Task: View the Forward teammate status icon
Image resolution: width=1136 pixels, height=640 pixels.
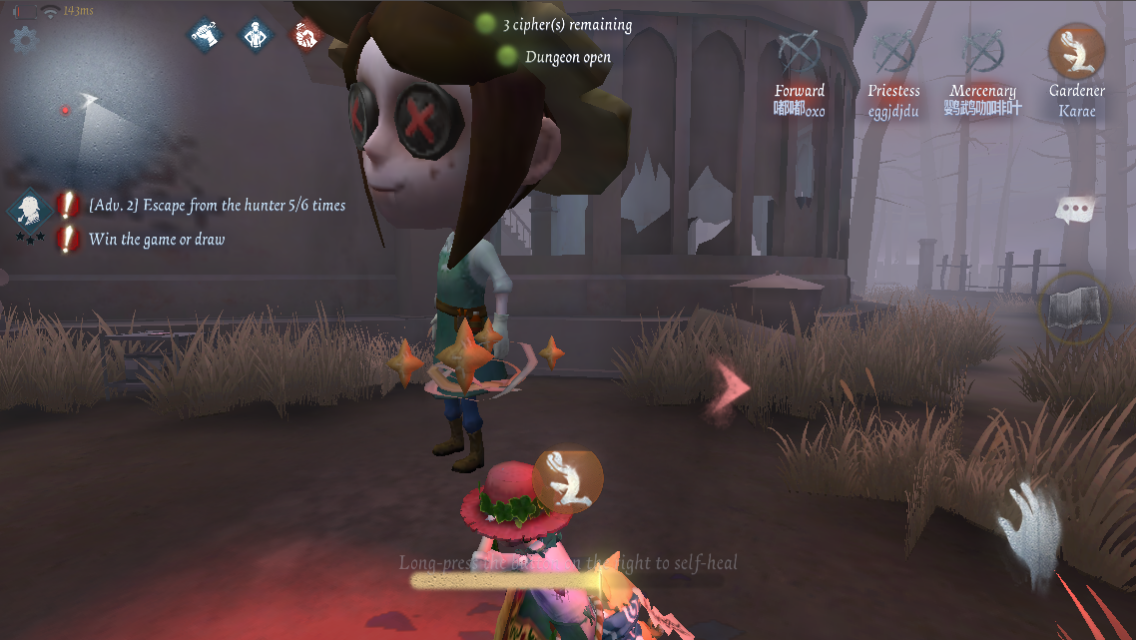Action: (799, 52)
